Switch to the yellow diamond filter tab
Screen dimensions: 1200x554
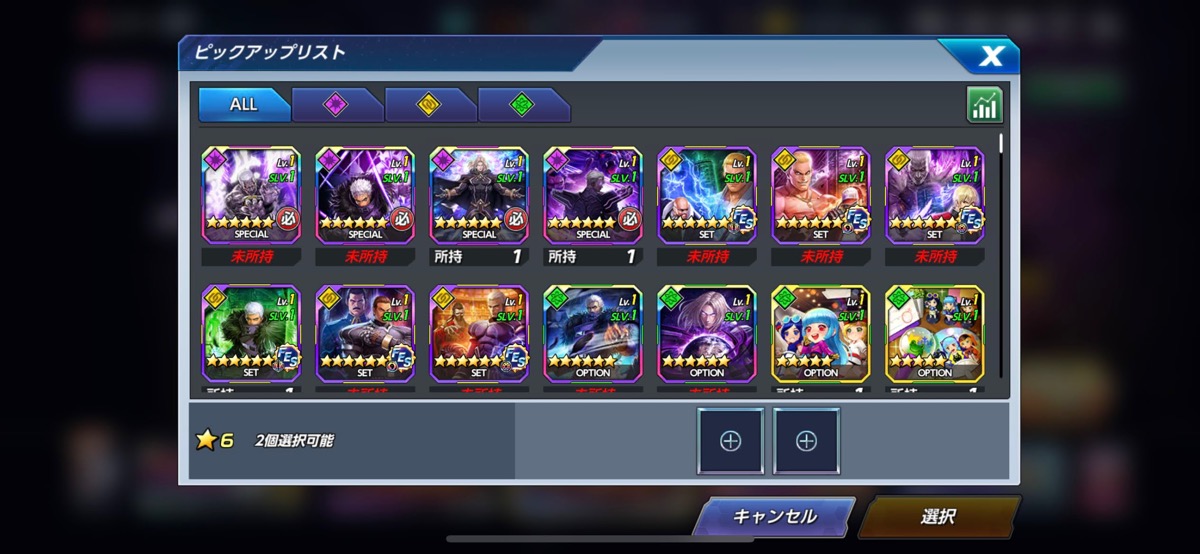(429, 104)
